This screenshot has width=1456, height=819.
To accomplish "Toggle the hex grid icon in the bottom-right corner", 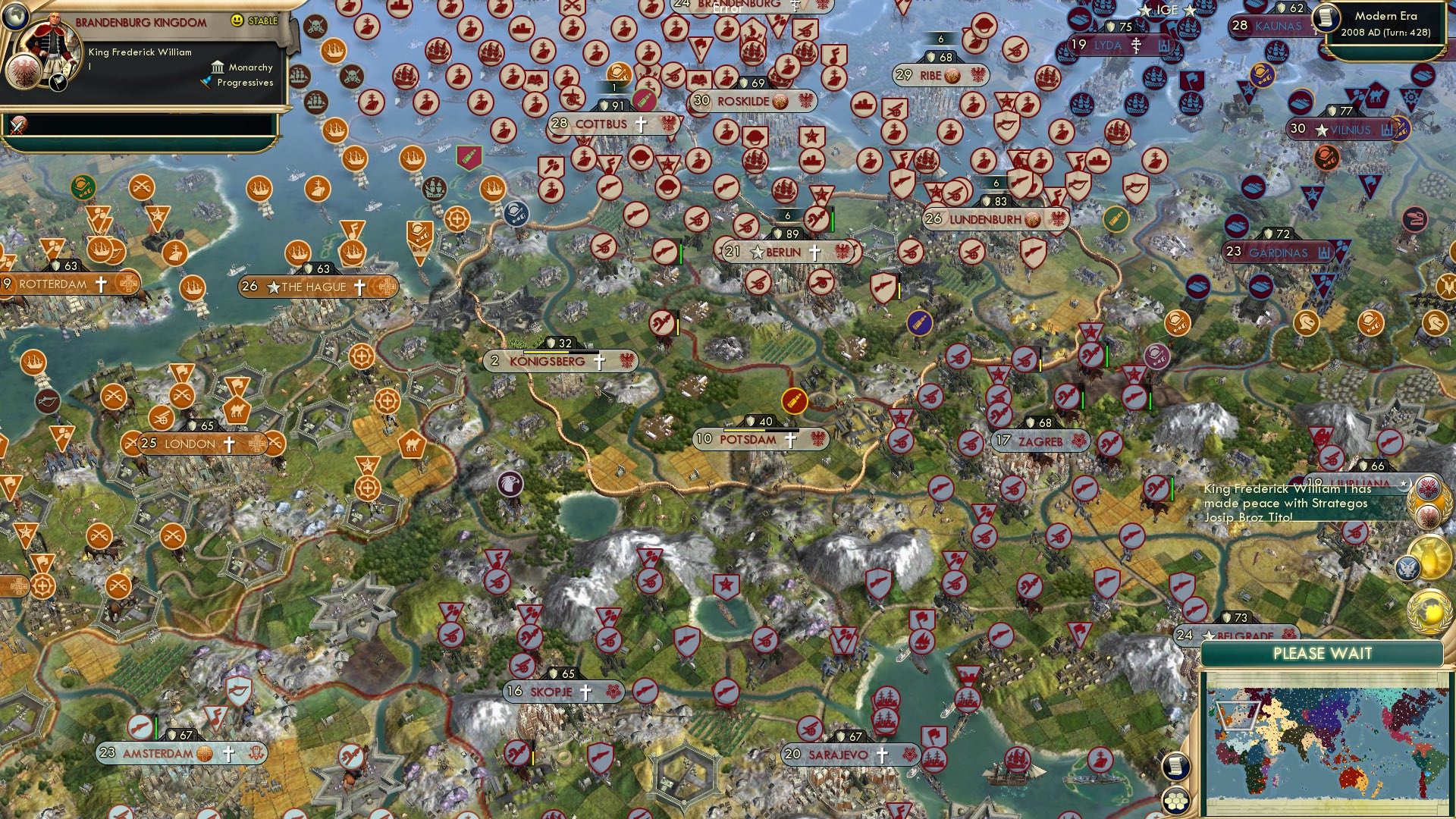I will pyautogui.click(x=1175, y=802).
